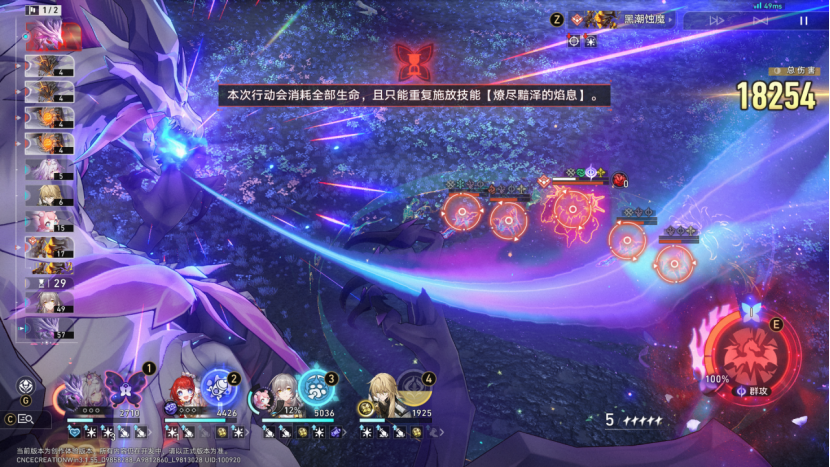Click the technique icon above the magnifier

point(26,387)
